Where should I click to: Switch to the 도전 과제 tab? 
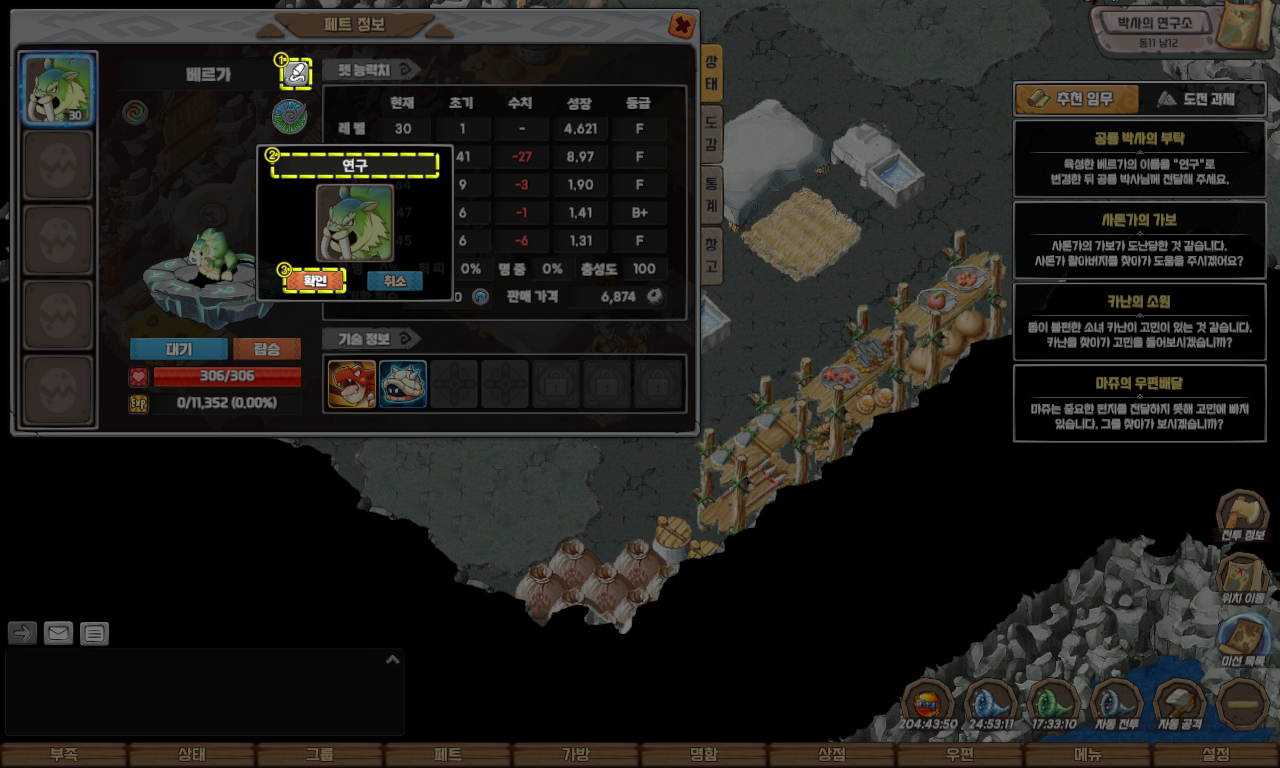coord(1202,99)
